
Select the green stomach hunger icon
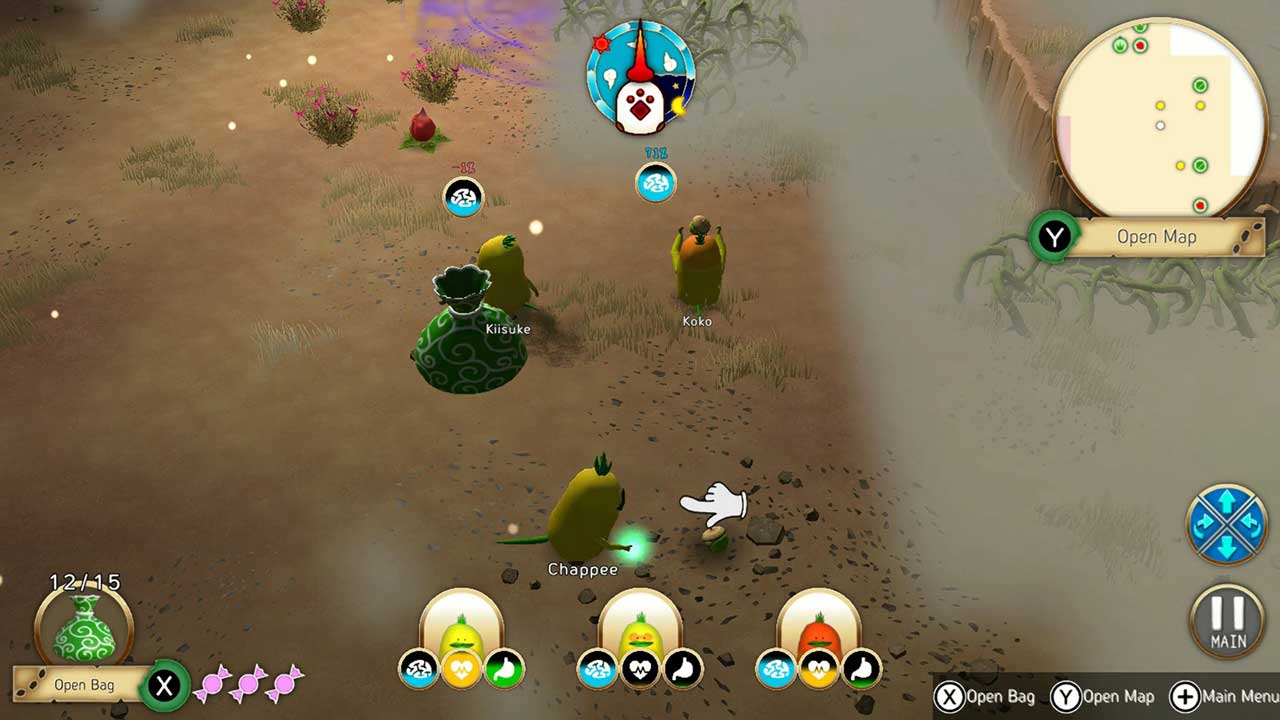tap(504, 669)
